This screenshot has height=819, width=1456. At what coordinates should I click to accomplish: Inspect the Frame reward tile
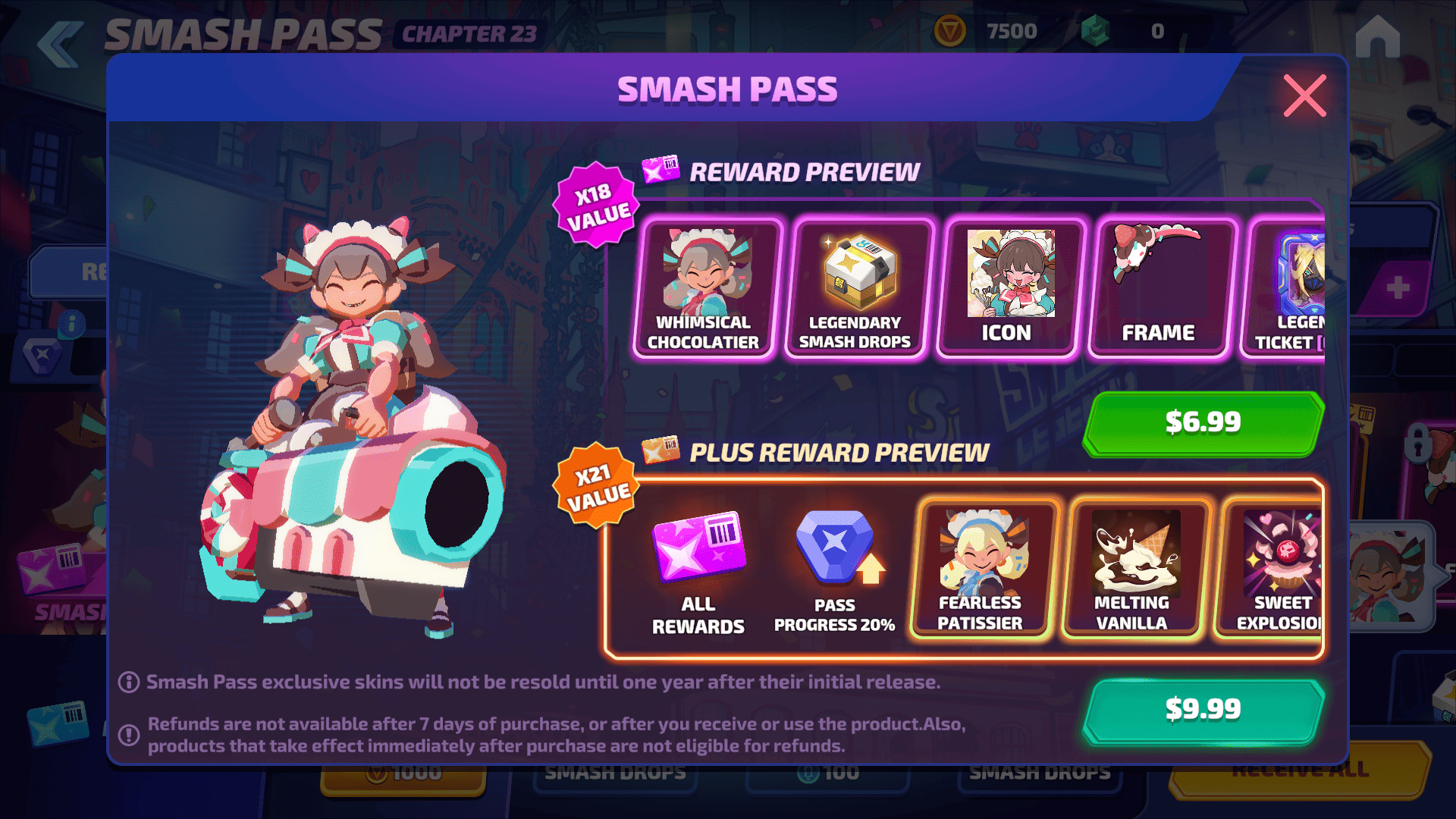(1159, 288)
